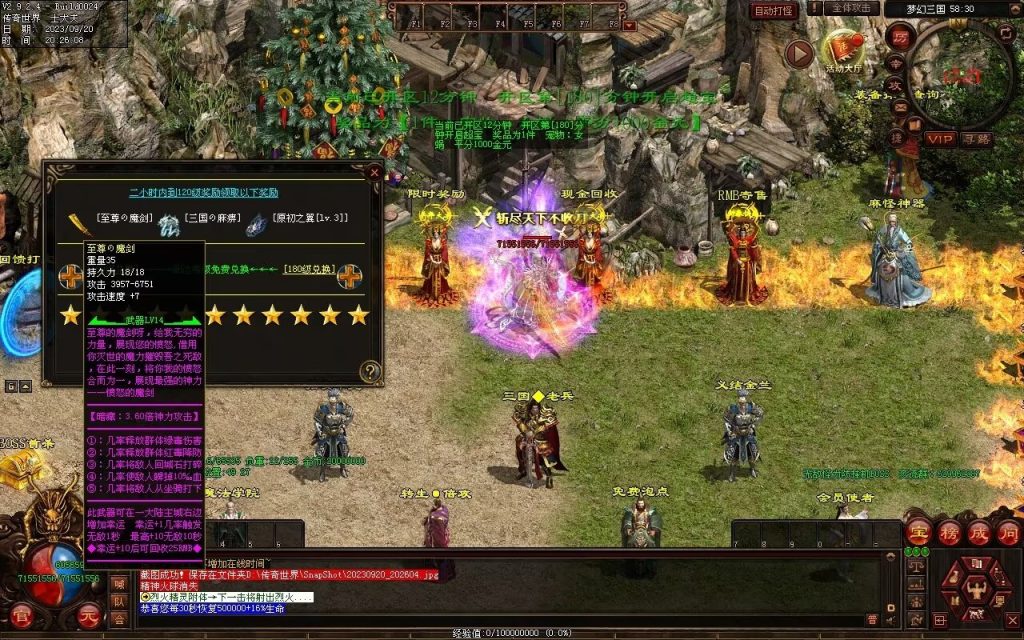Click the 180级兑换 exchange link
This screenshot has height=640, width=1024.
click(308, 269)
